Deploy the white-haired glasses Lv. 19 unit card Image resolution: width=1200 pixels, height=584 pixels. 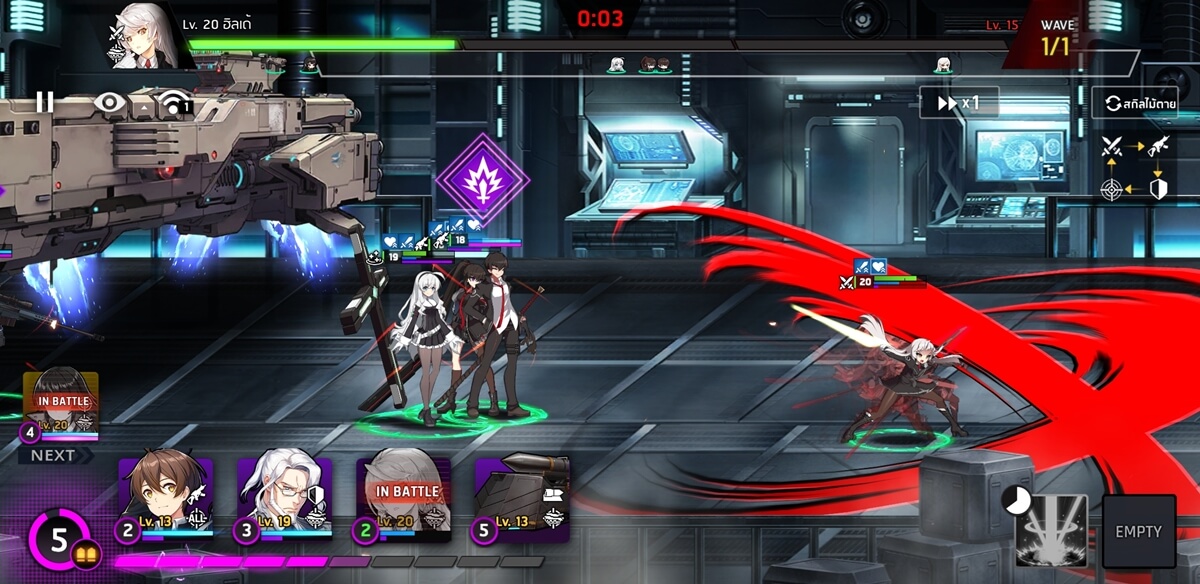pyautogui.click(x=284, y=500)
